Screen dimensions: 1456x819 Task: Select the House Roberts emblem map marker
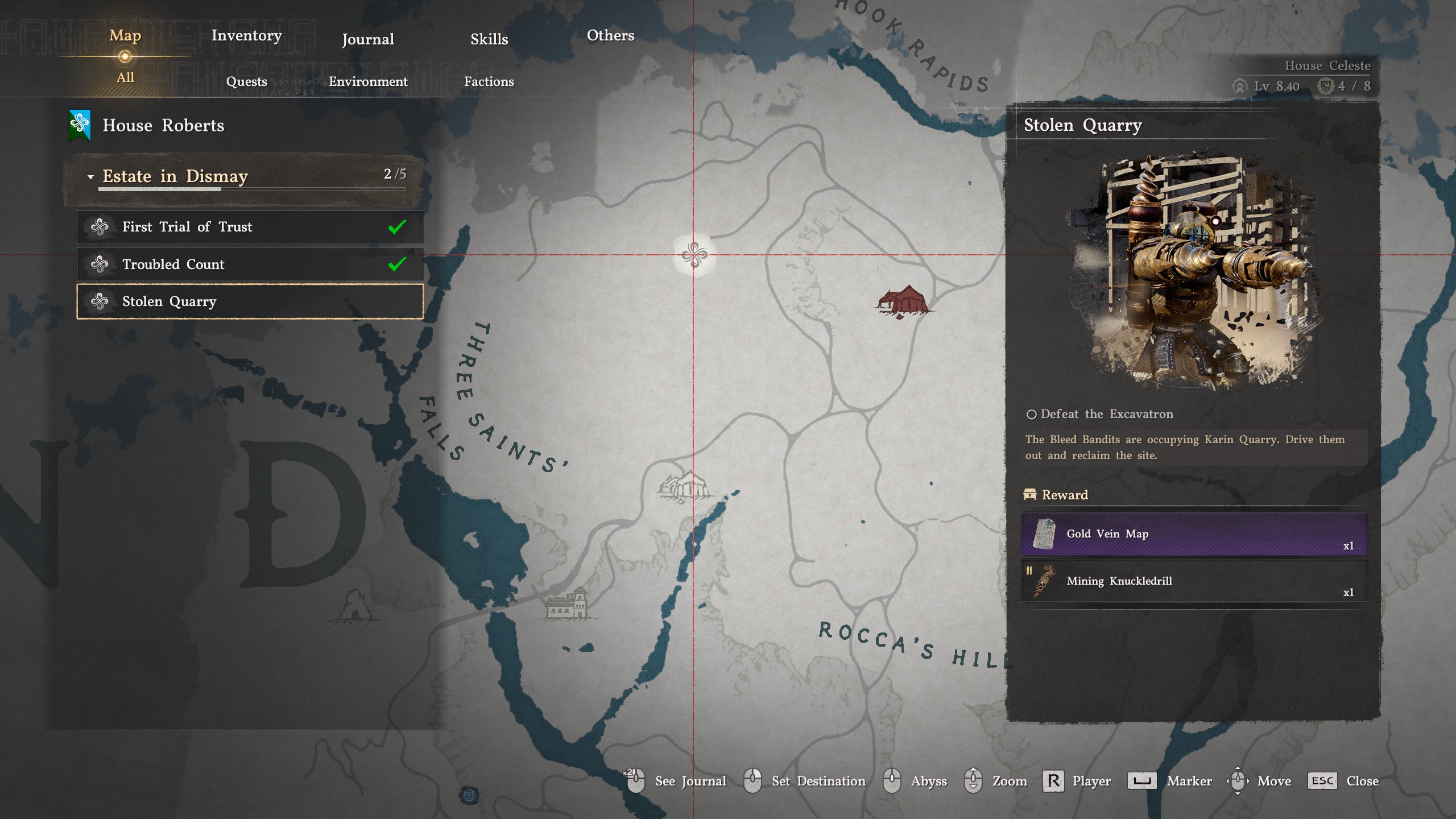pos(694,255)
